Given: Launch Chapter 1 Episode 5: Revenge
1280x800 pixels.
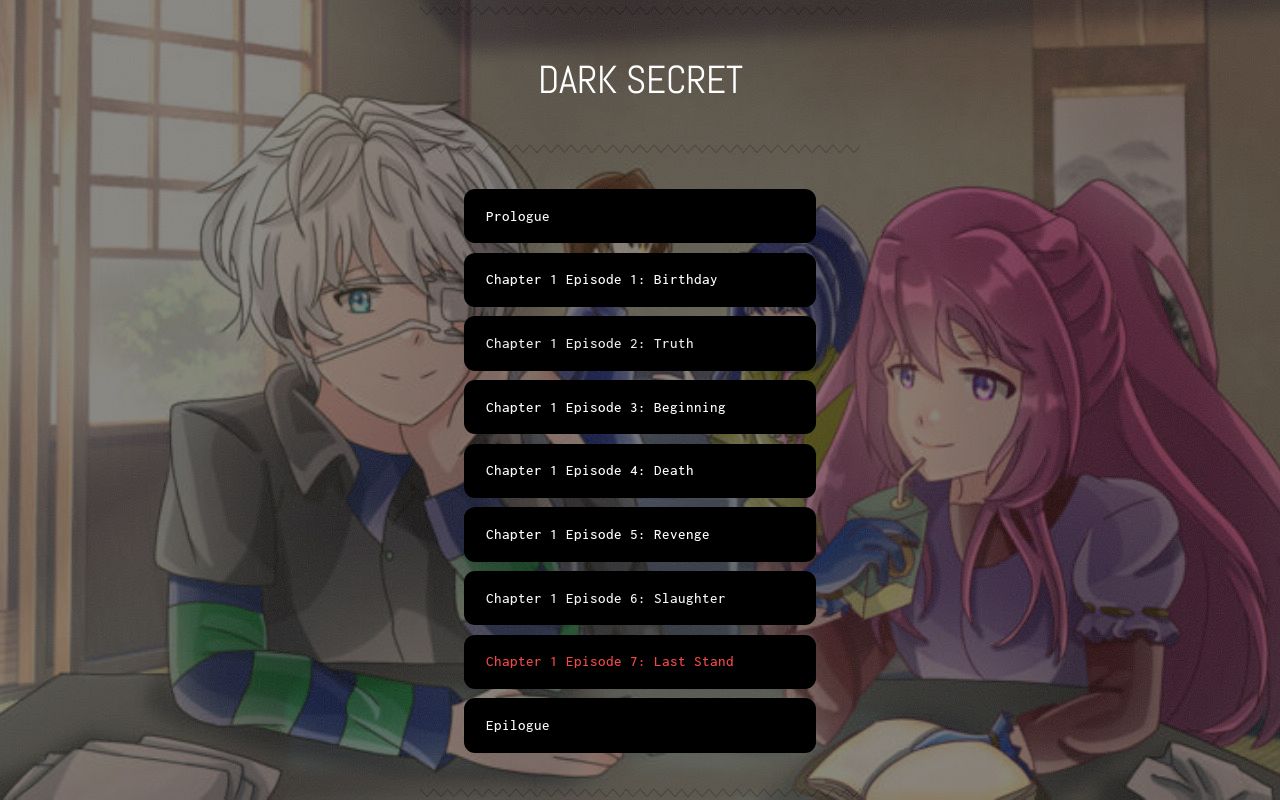Looking at the screenshot, I should [x=640, y=534].
